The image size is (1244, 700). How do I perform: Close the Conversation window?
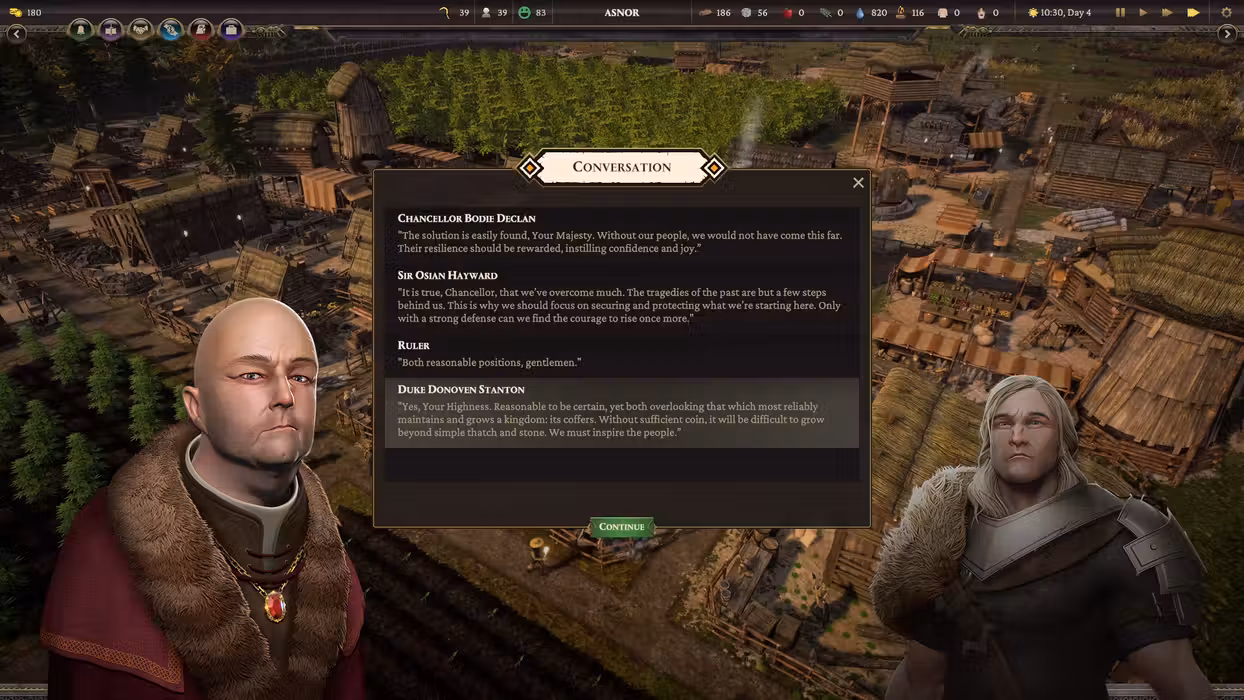pos(858,182)
